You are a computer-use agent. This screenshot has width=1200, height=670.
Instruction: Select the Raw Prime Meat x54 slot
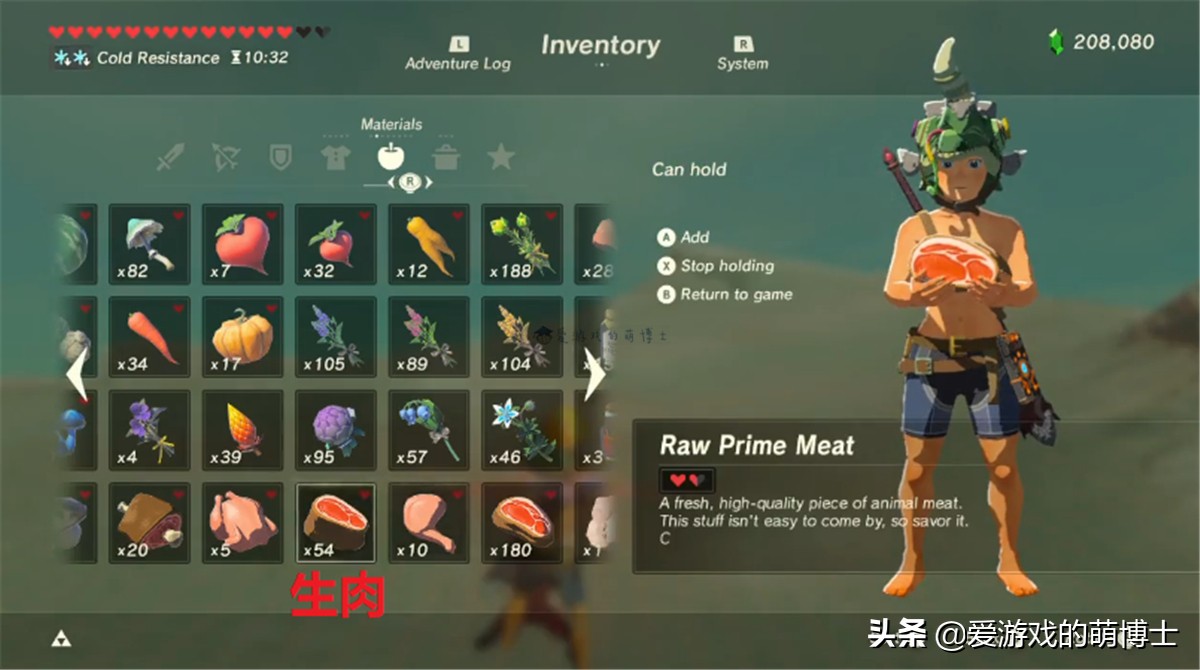tap(336, 523)
